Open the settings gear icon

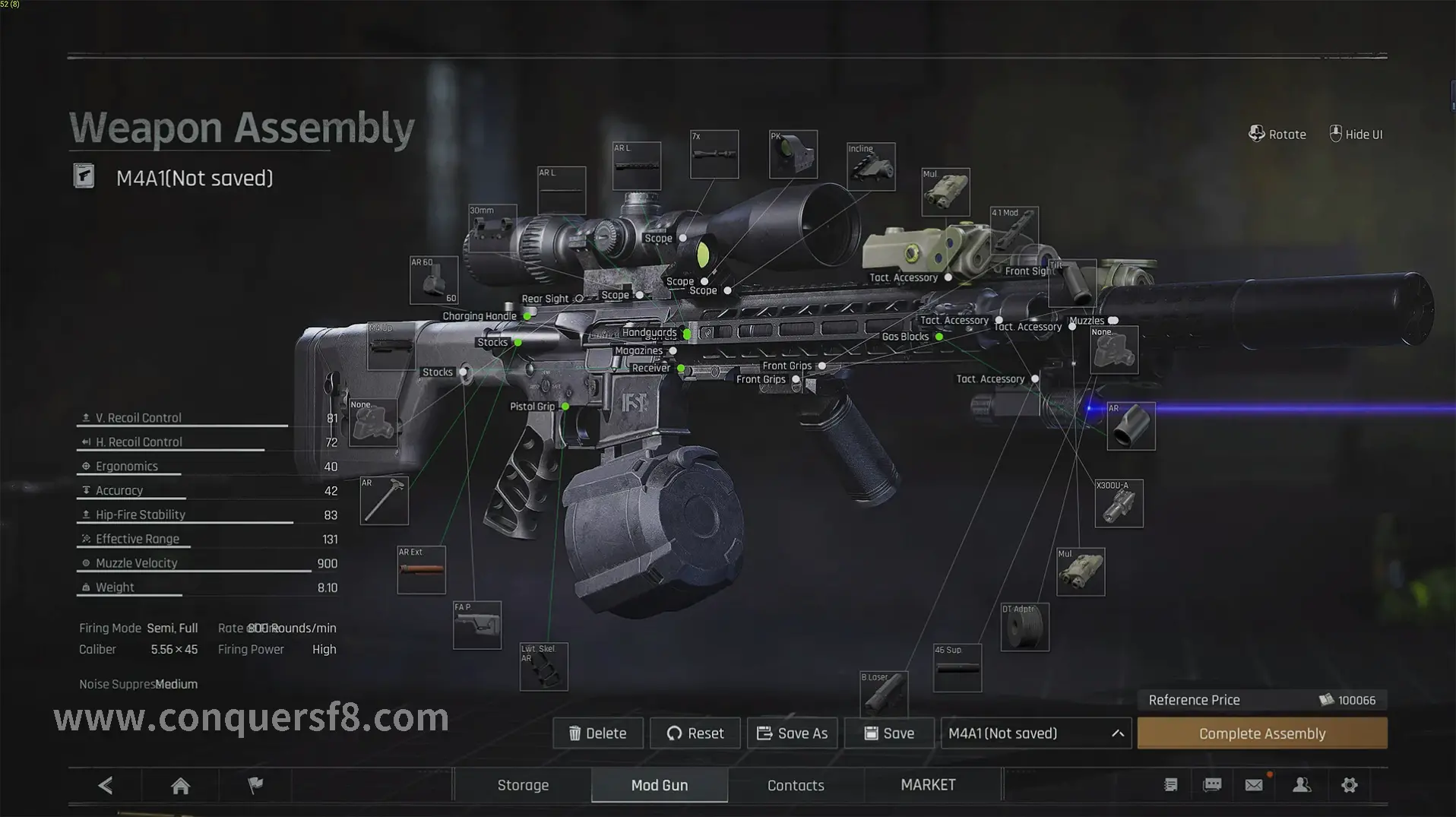1350,785
